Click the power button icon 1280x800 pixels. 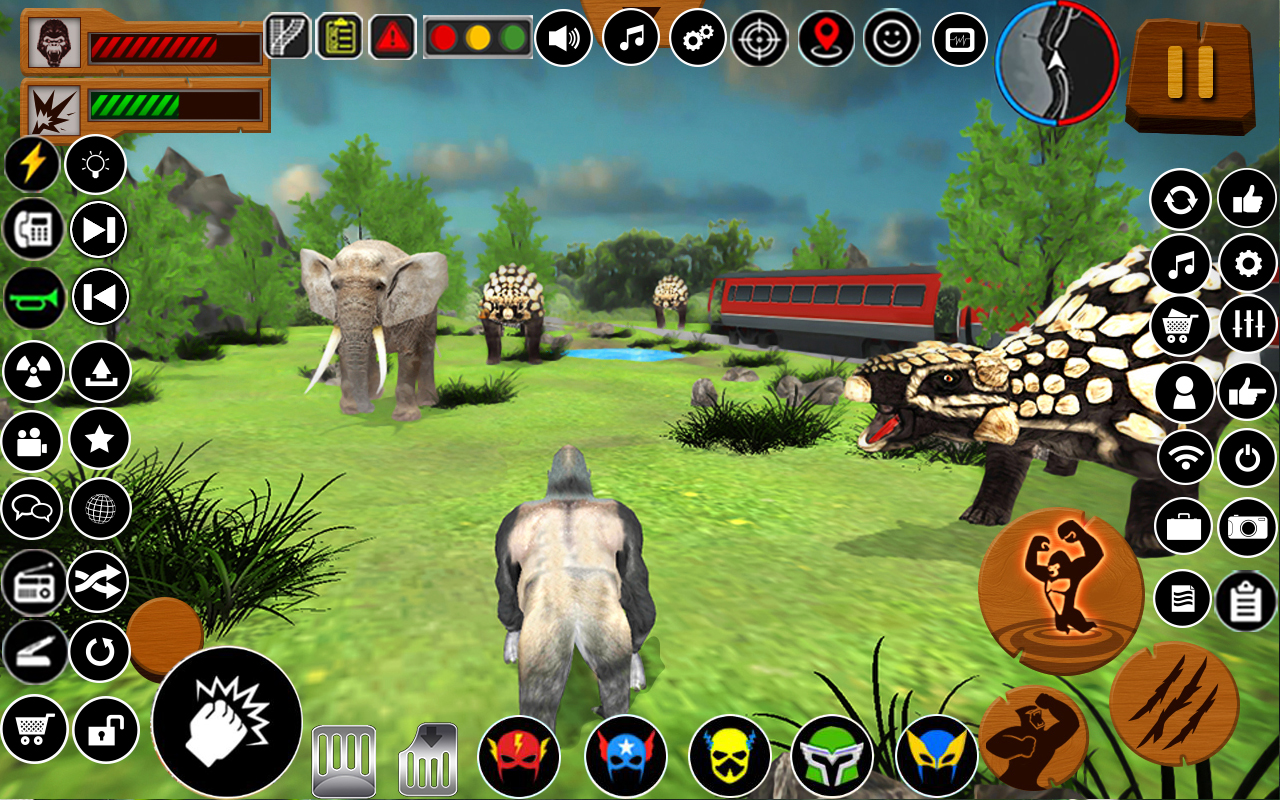click(x=1247, y=458)
